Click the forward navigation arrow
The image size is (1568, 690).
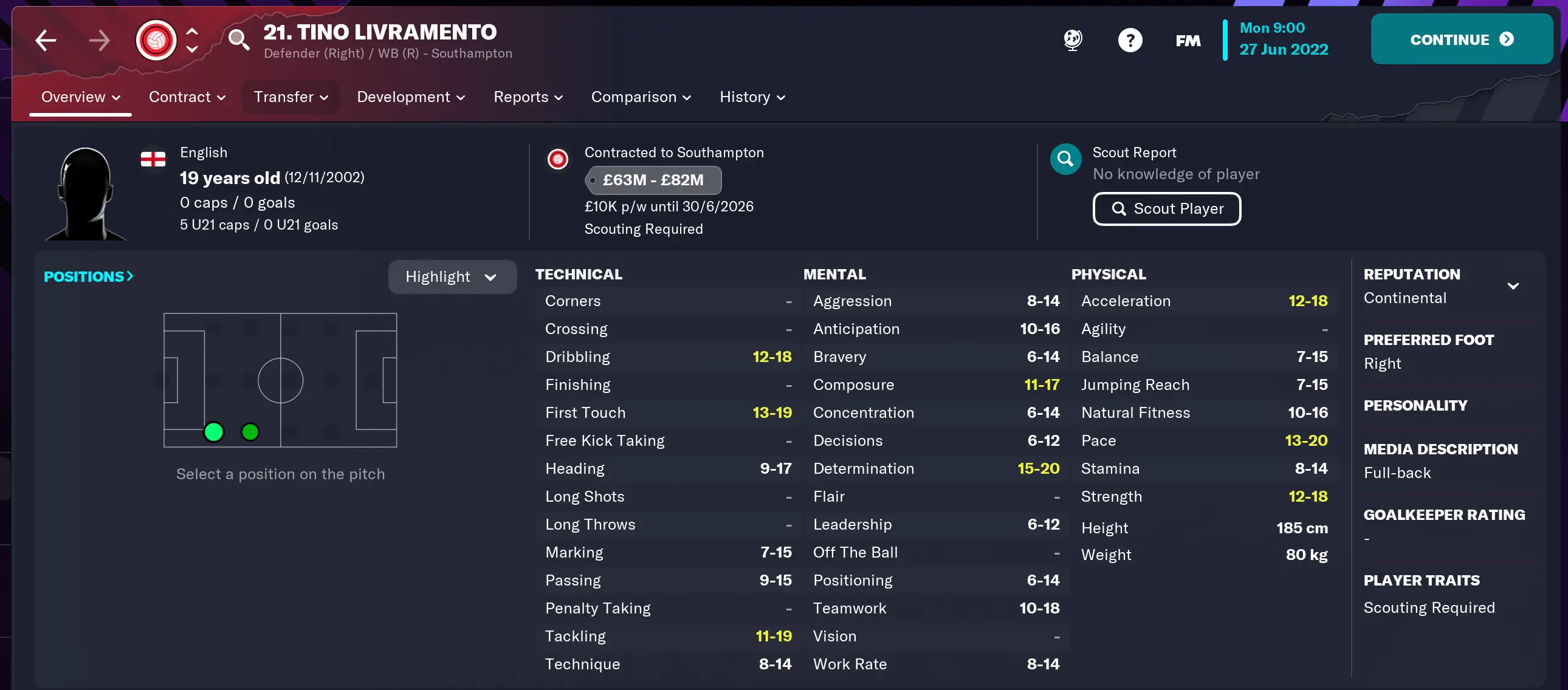click(100, 40)
